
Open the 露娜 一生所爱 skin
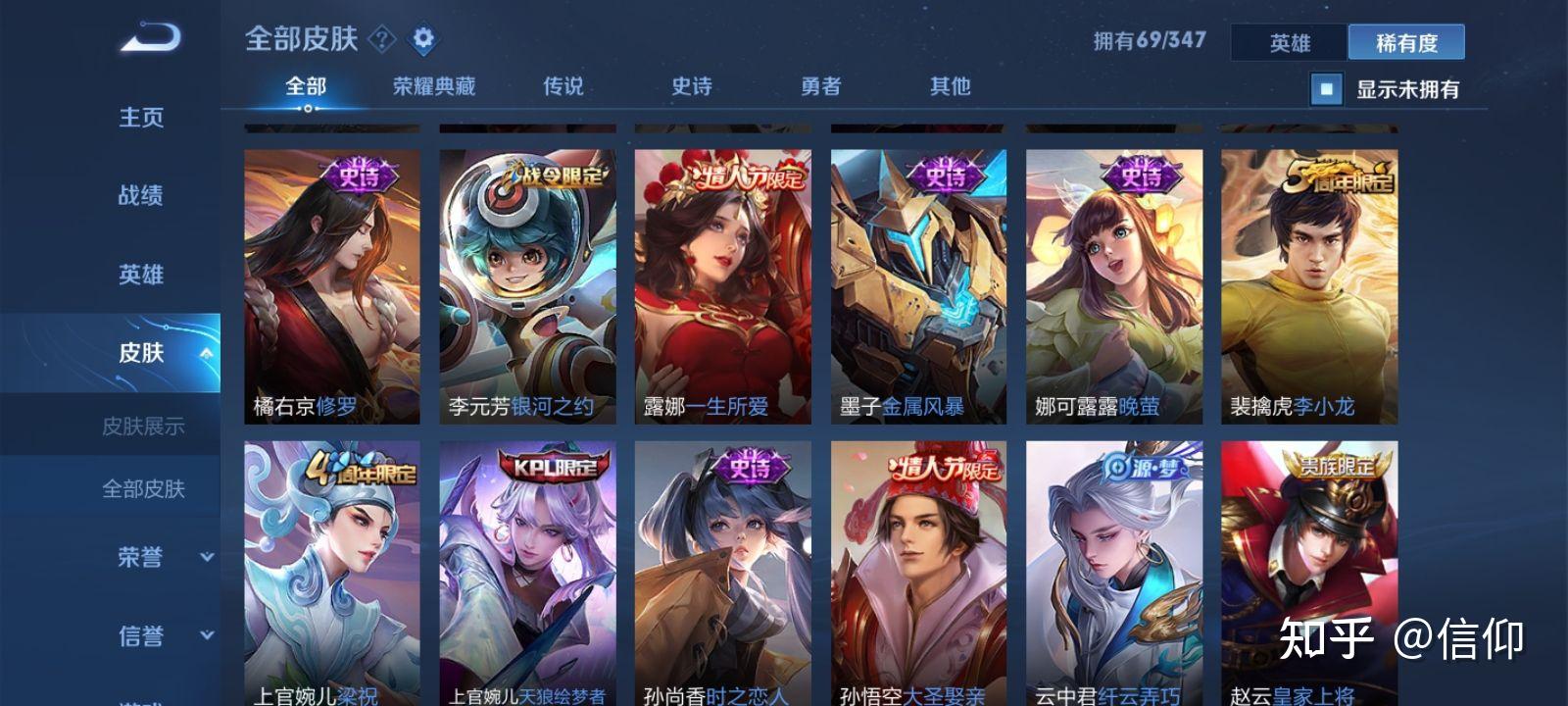point(723,284)
